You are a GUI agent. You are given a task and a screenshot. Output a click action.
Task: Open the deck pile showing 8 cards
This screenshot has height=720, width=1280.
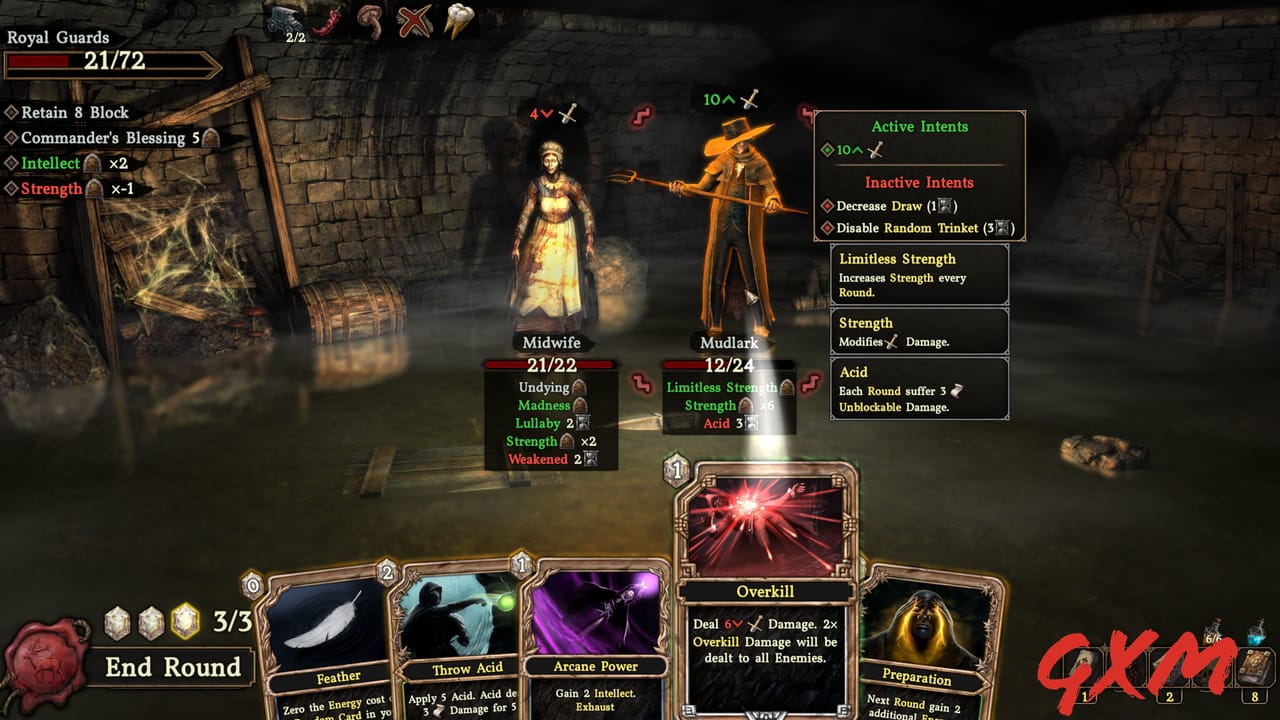tap(1253, 665)
